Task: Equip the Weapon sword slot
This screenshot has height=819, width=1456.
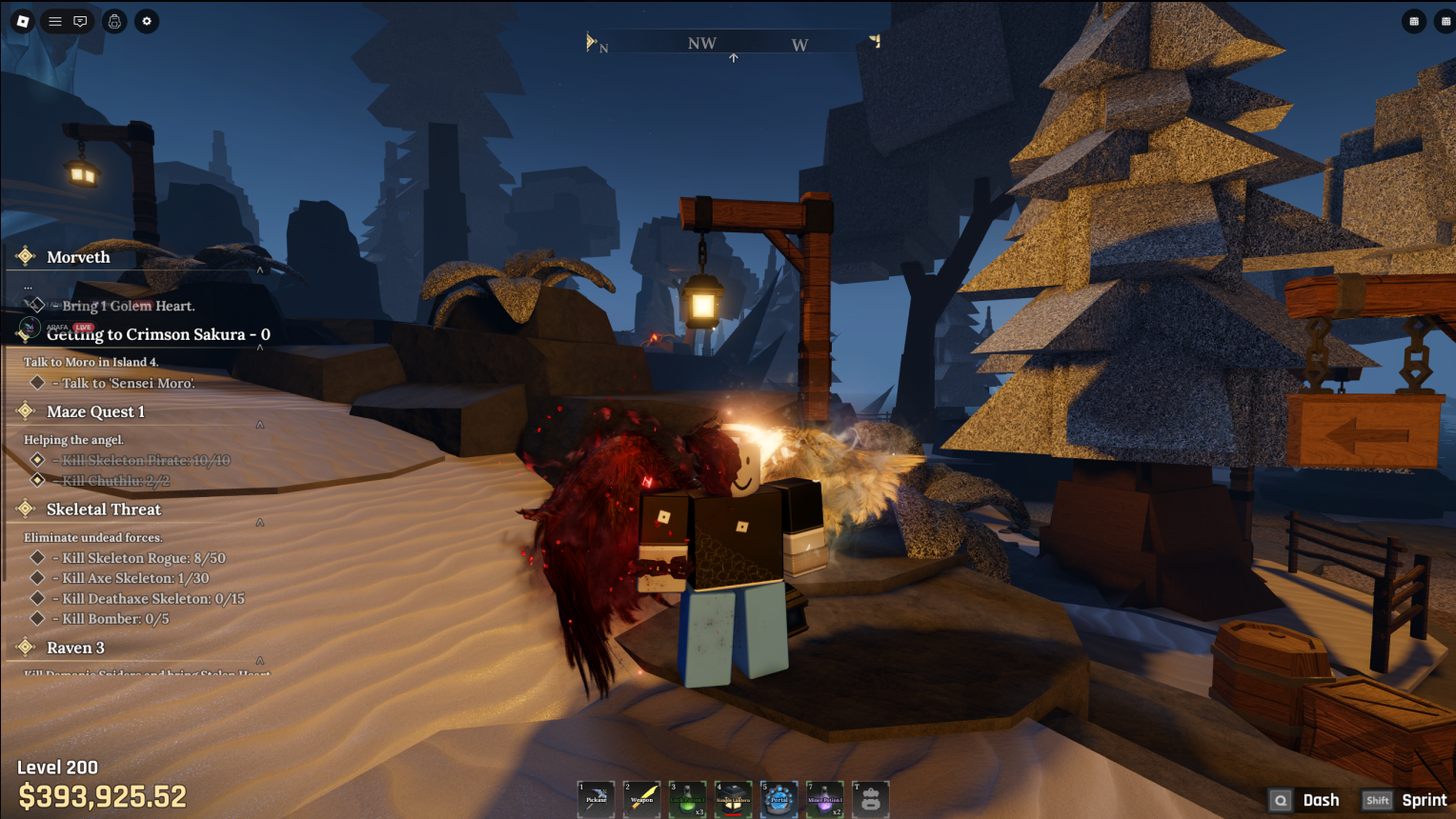Action: (642, 799)
